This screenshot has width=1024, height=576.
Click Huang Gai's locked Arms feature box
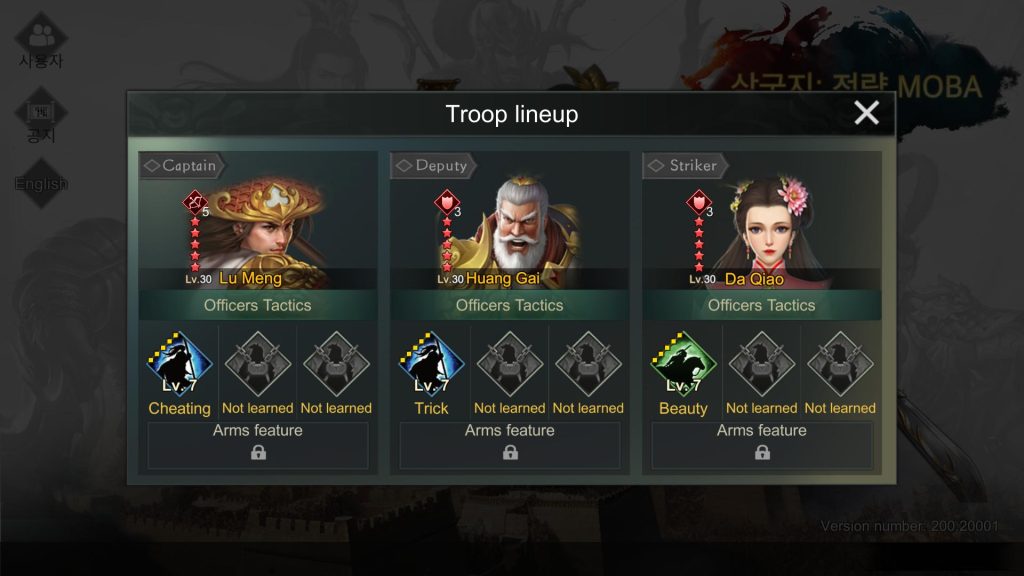point(510,445)
